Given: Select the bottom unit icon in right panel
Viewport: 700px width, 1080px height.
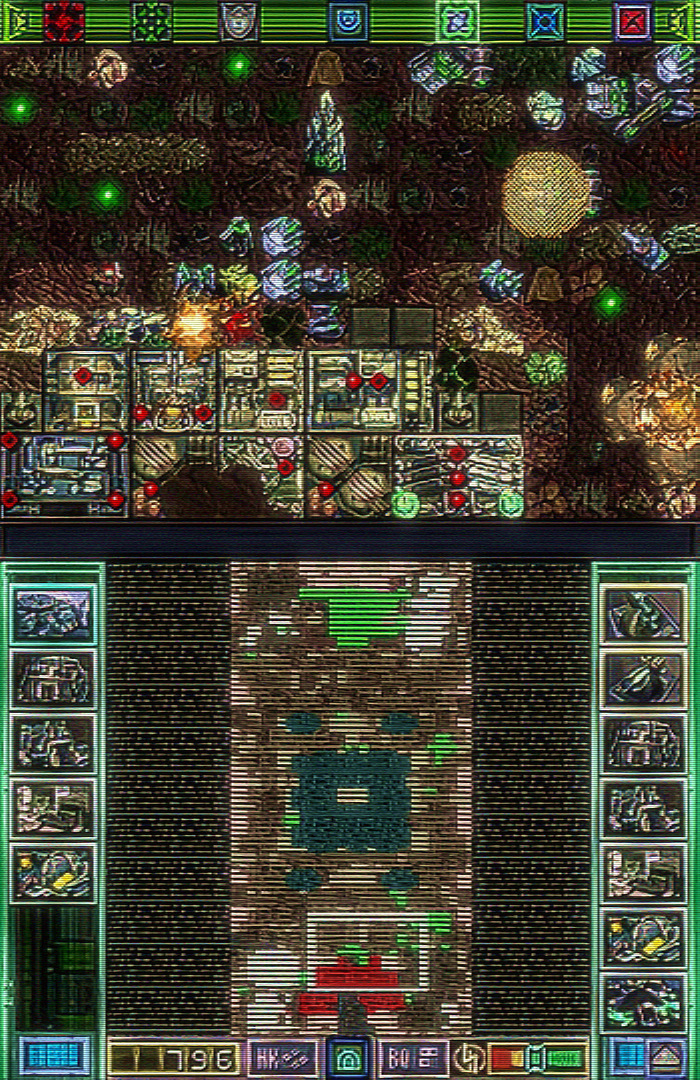Looking at the screenshot, I should pyautogui.click(x=645, y=1001).
